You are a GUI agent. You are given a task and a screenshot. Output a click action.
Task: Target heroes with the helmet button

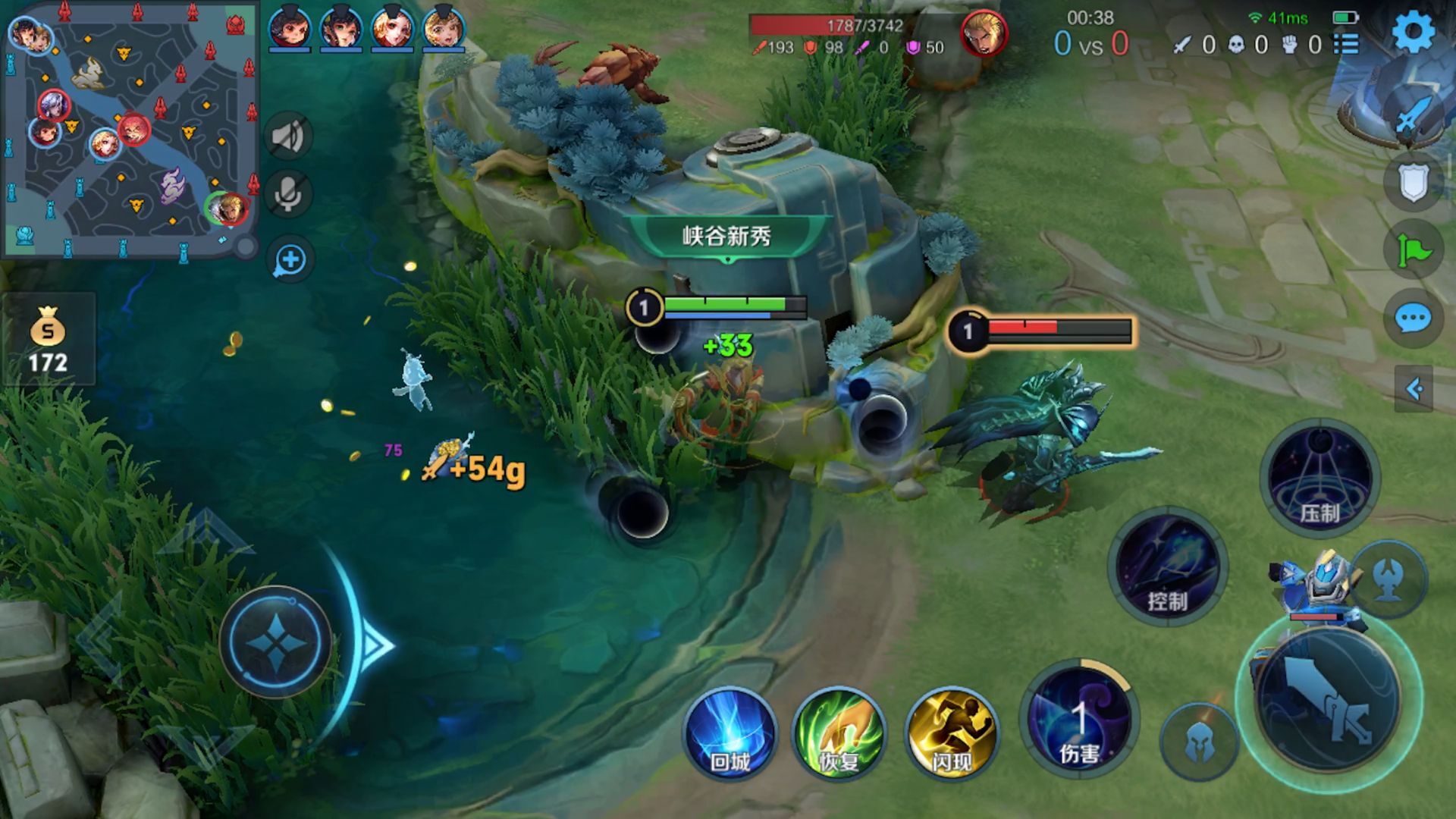pyautogui.click(x=1199, y=742)
